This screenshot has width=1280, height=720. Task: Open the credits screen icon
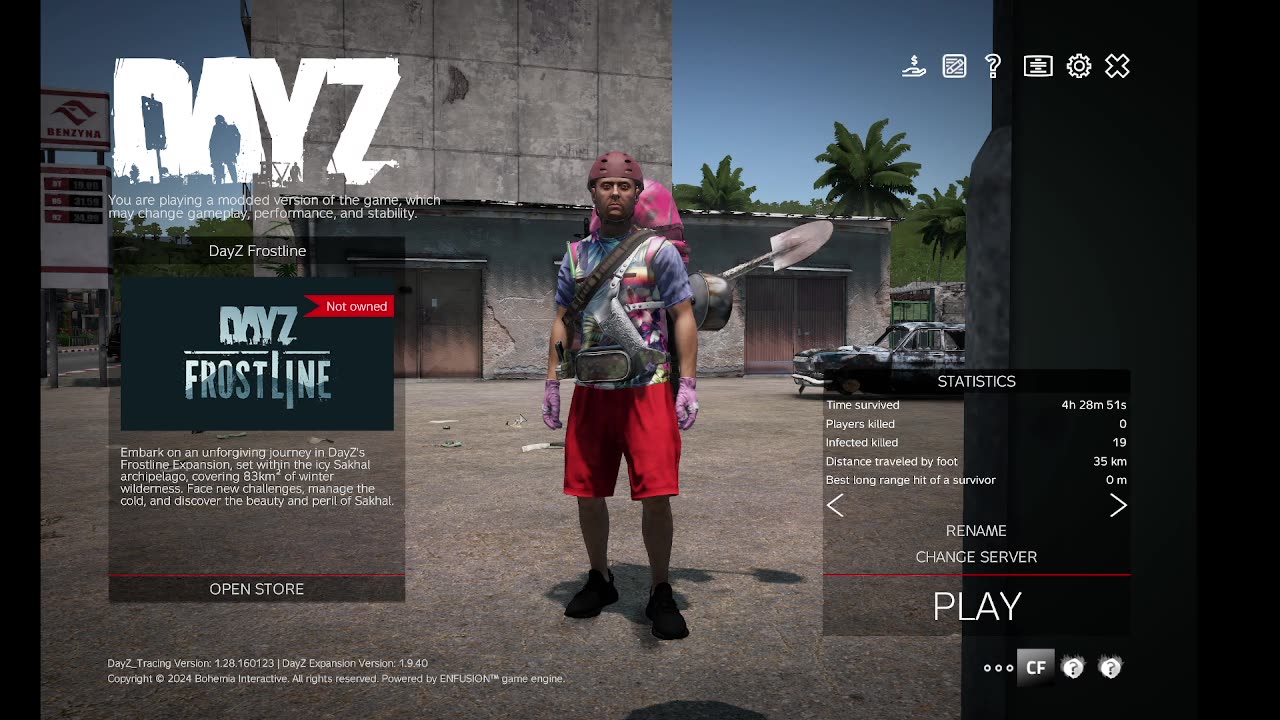tap(1038, 67)
